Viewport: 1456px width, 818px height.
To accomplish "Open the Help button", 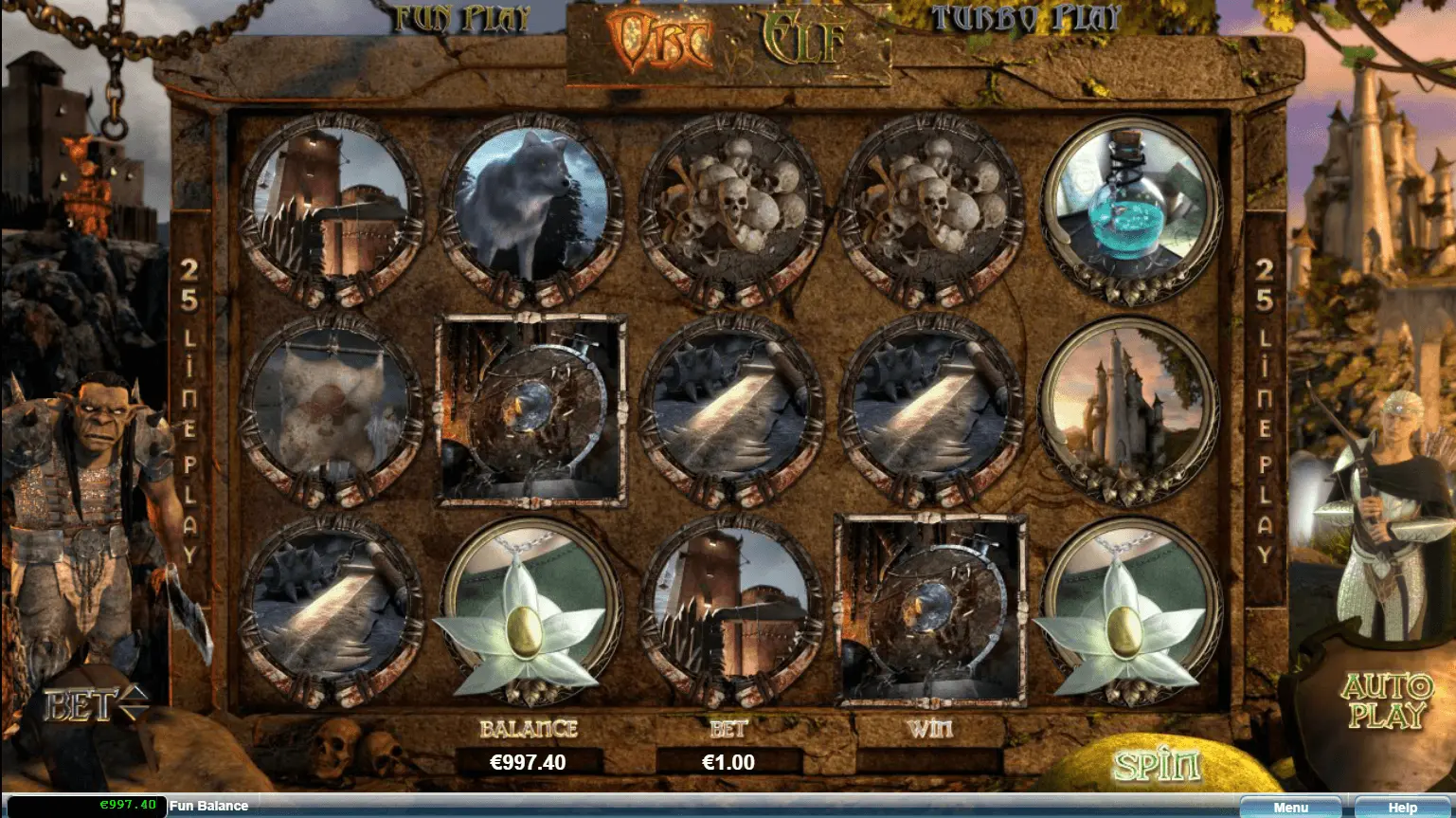I will 1402,808.
